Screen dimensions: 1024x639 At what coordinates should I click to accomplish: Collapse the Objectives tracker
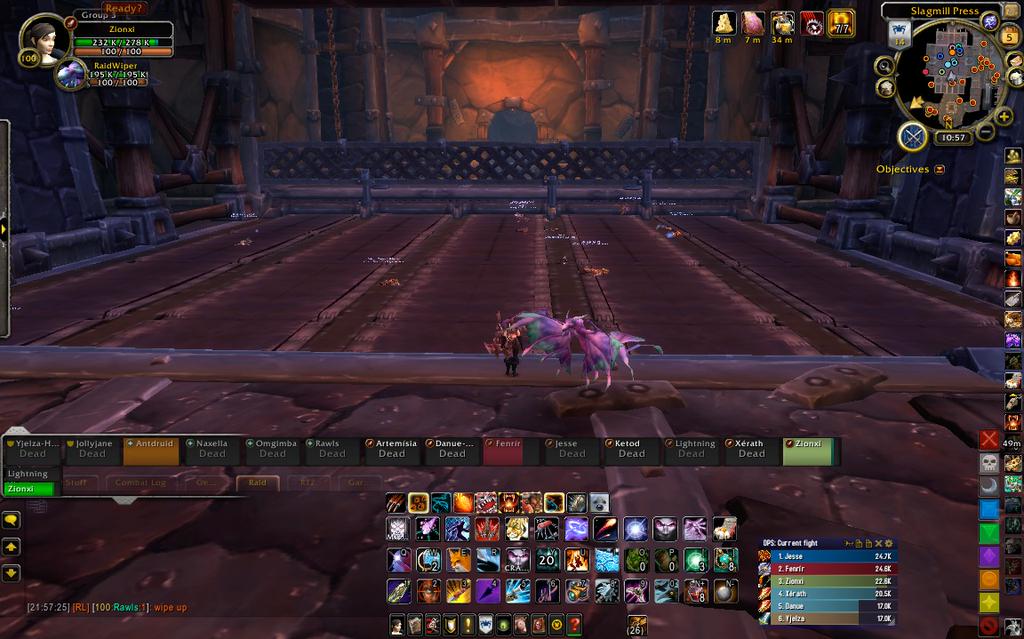(x=939, y=170)
